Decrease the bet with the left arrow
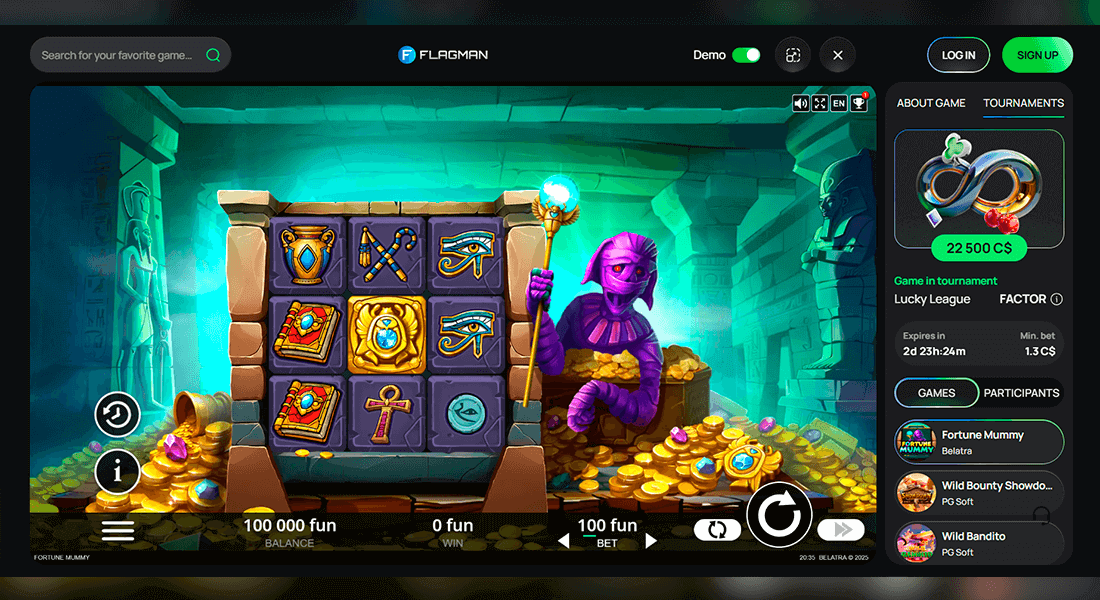Image resolution: width=1100 pixels, height=600 pixels. [563, 541]
